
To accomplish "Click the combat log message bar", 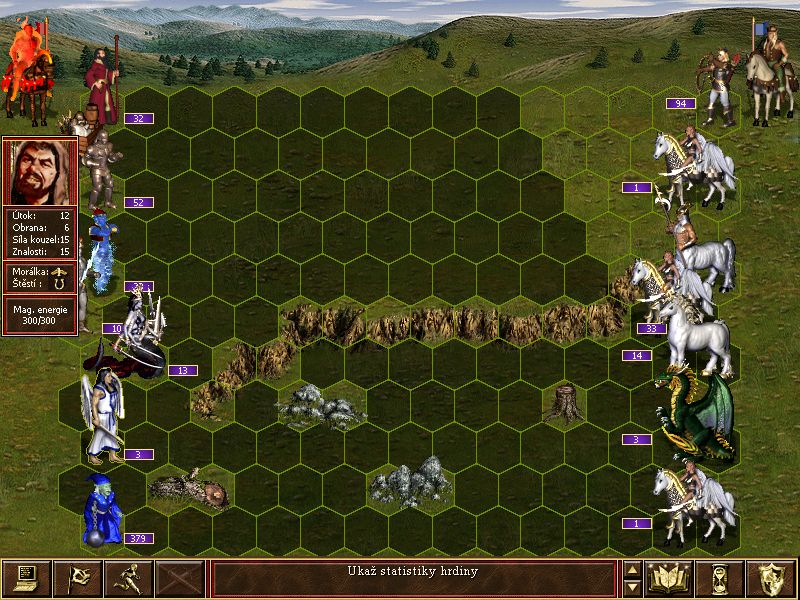I will tap(413, 578).
